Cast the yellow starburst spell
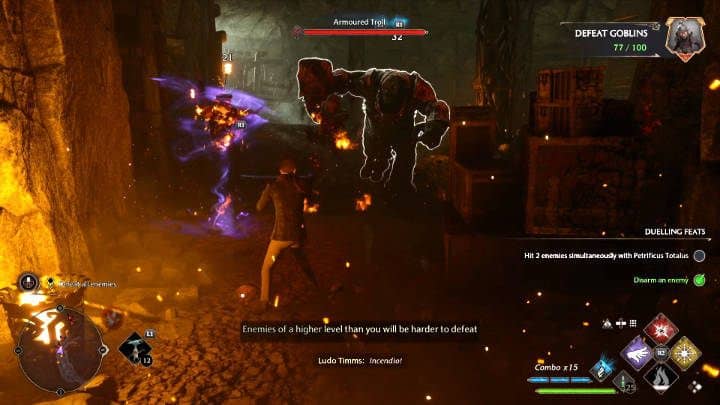 click(686, 354)
